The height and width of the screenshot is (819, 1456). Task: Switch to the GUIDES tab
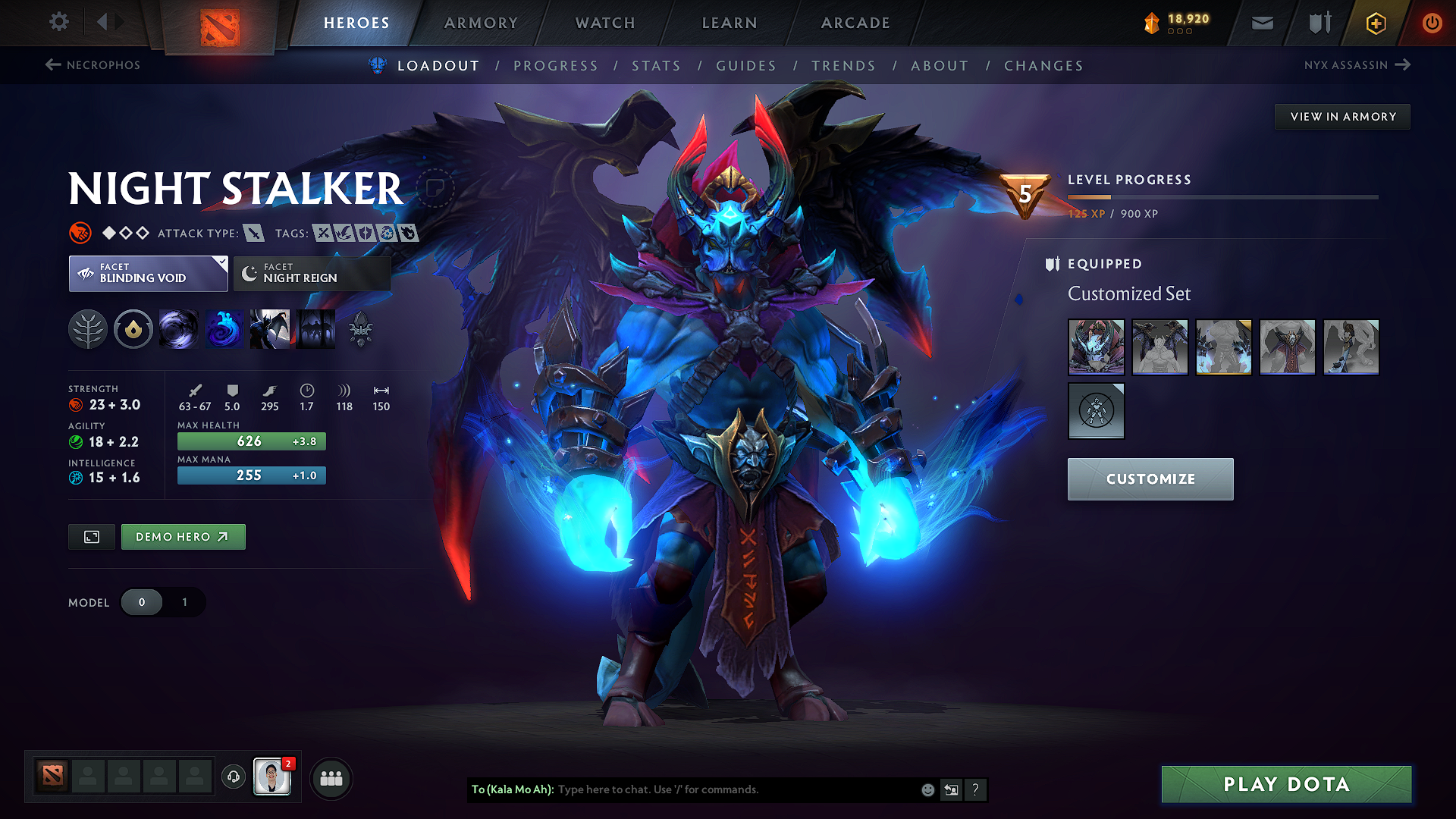746,66
